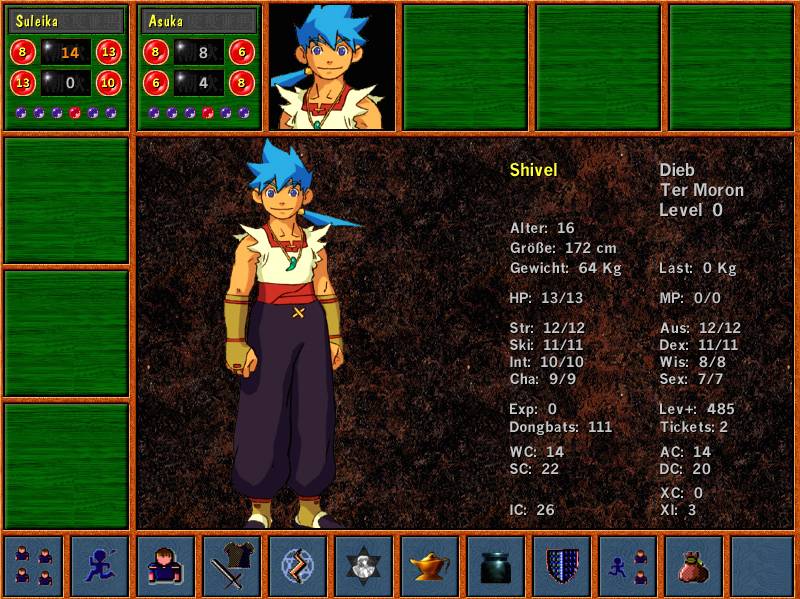Open the dark glass jar icon
This screenshot has width=800, height=599.
[496, 566]
